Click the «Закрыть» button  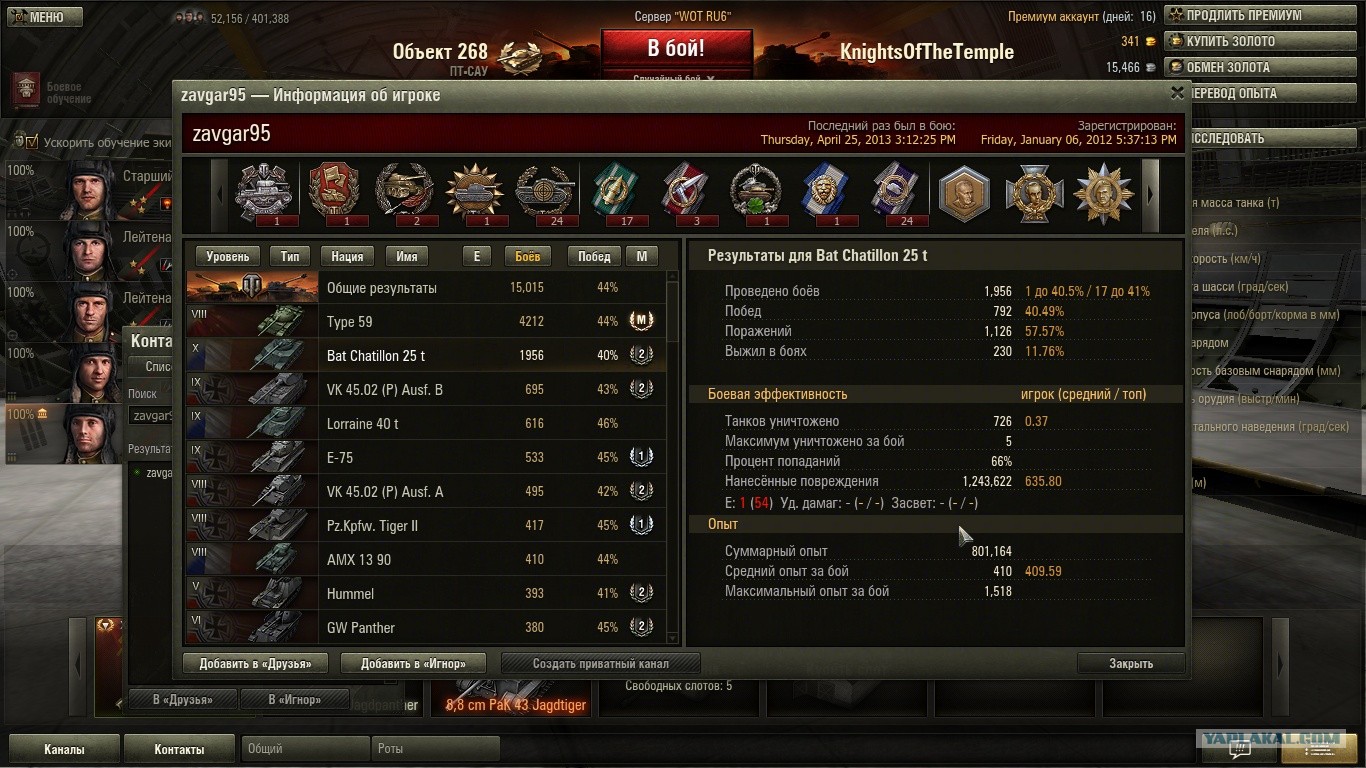(1130, 663)
